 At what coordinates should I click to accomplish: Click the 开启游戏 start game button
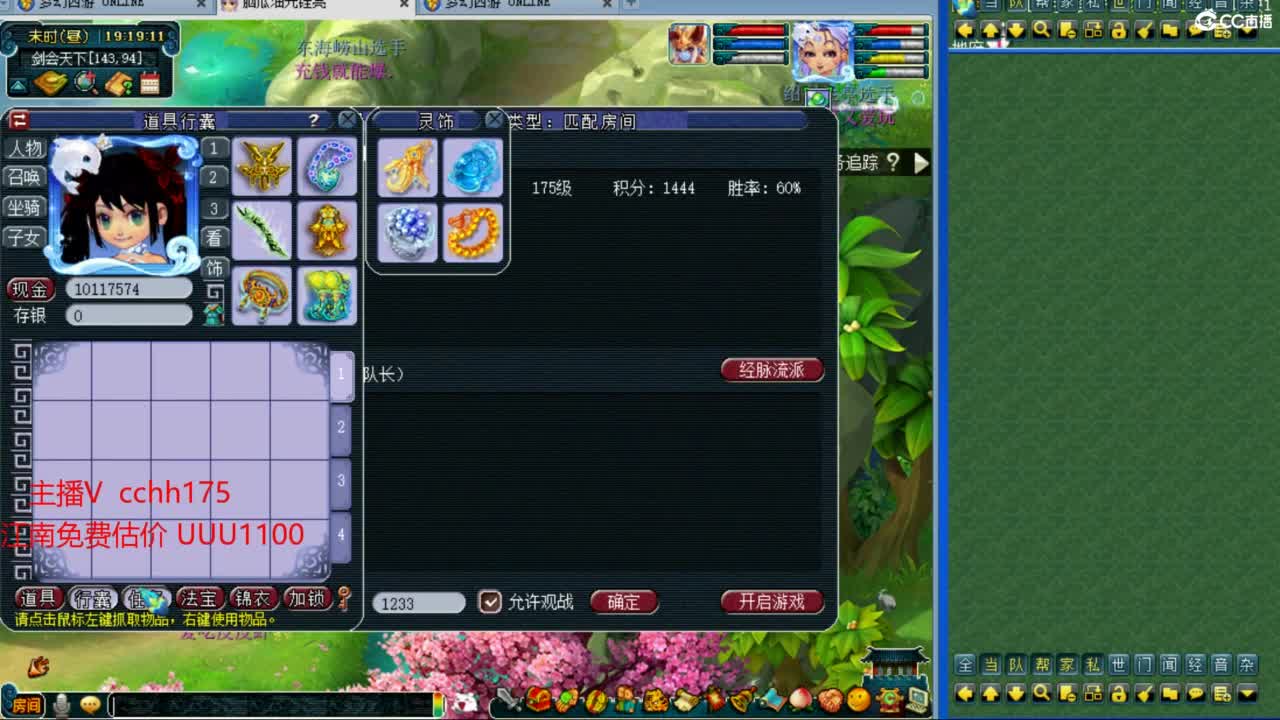point(773,603)
